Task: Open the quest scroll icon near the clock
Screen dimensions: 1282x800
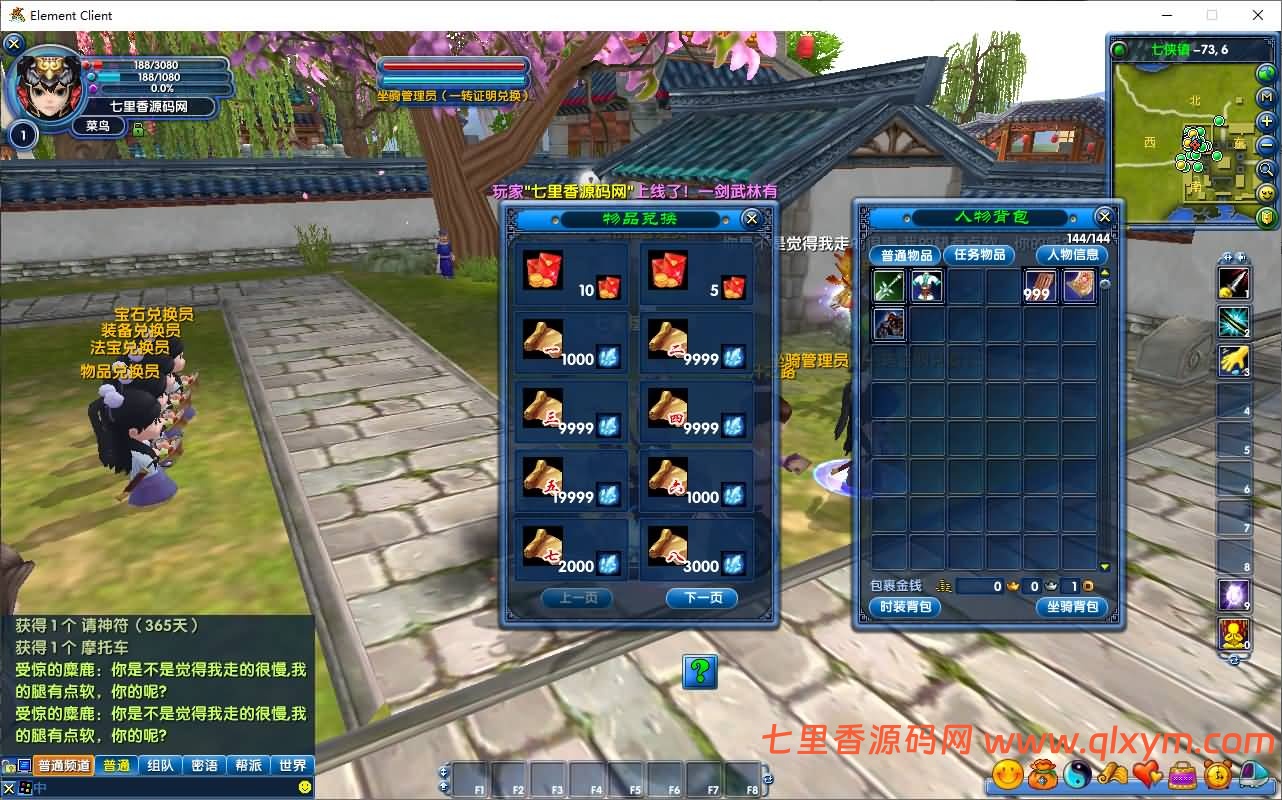Action: (1114, 773)
